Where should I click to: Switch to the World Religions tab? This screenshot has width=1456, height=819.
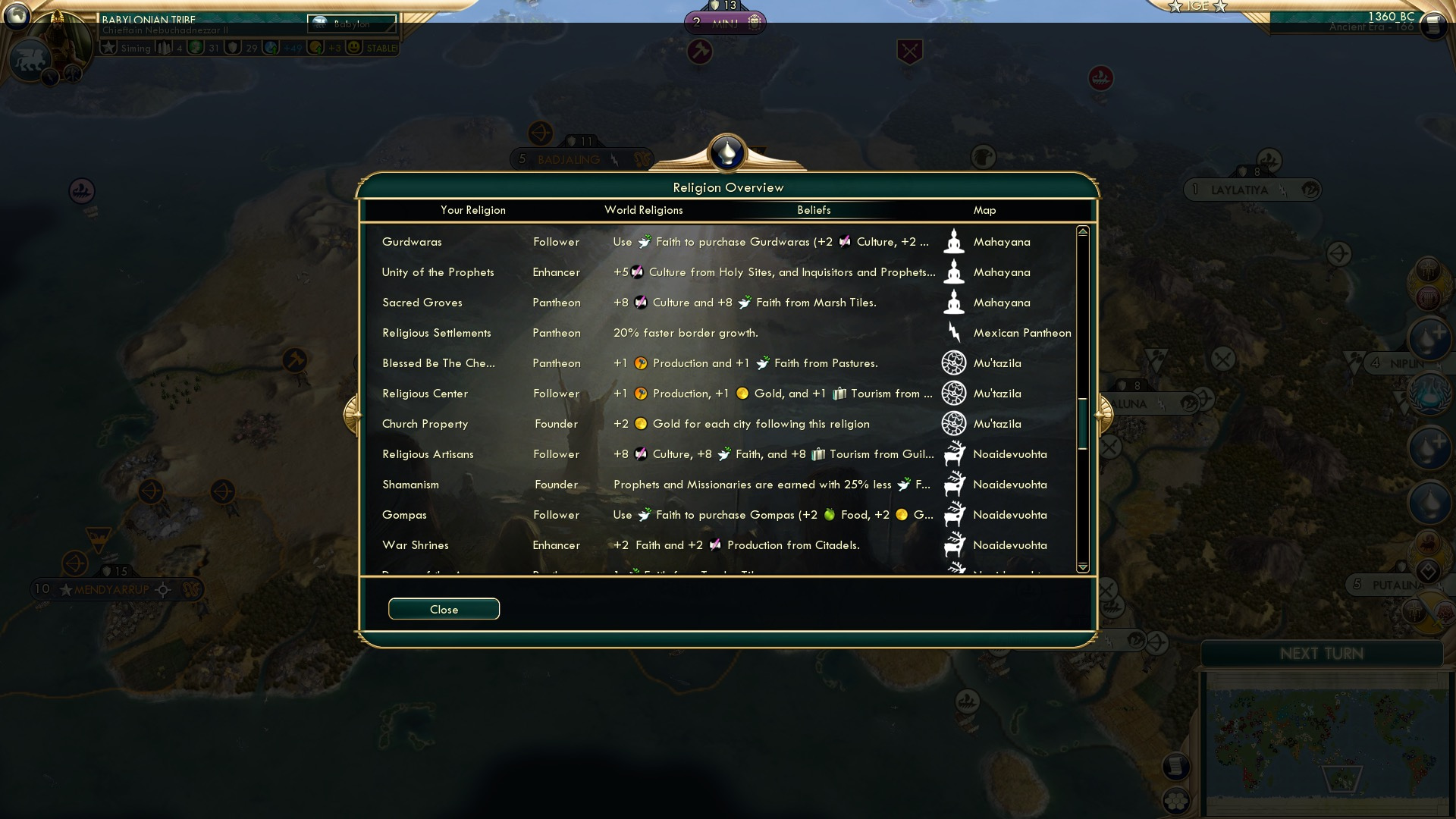pos(644,210)
